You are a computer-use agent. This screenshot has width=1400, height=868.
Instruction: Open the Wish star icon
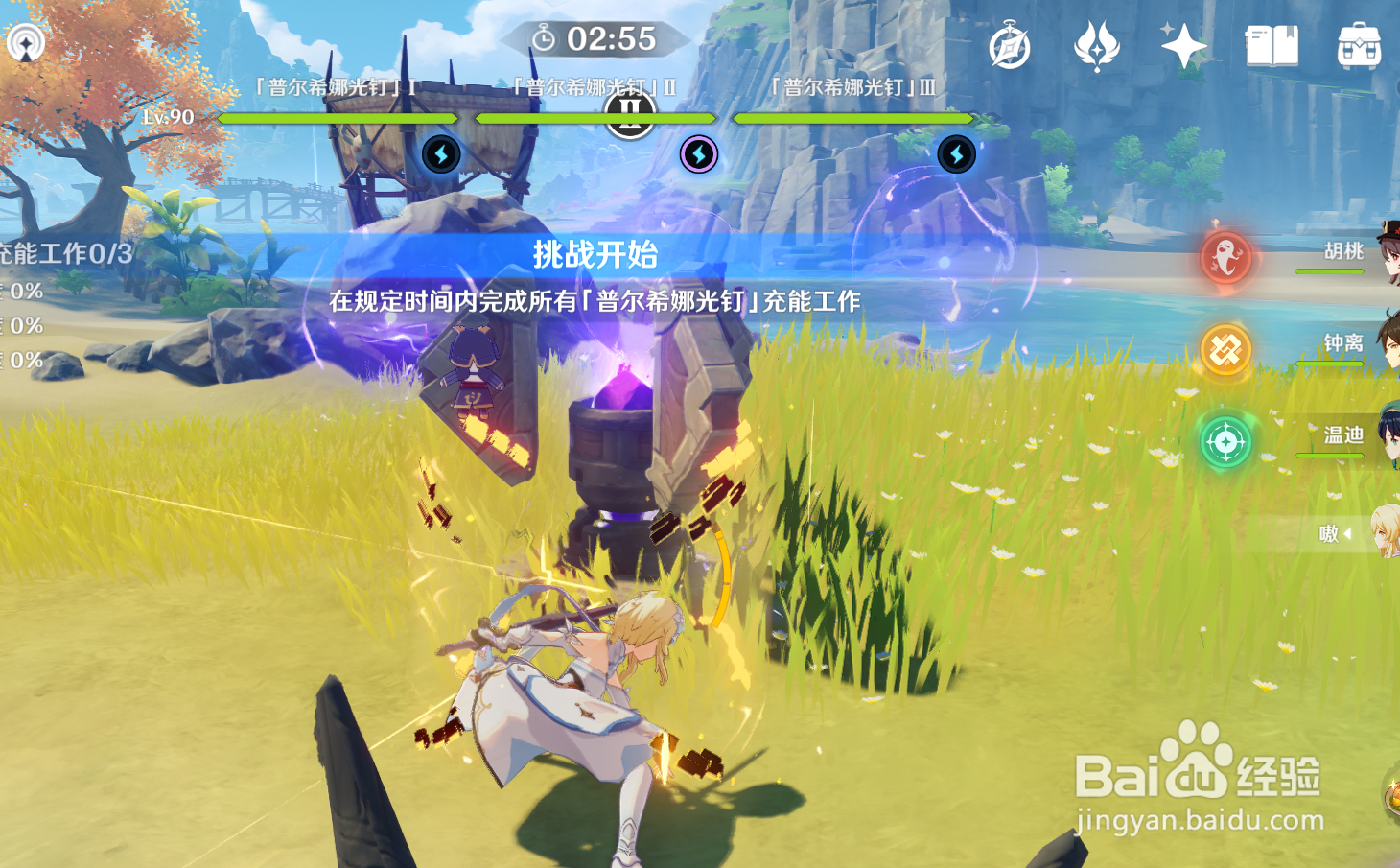click(x=1185, y=43)
